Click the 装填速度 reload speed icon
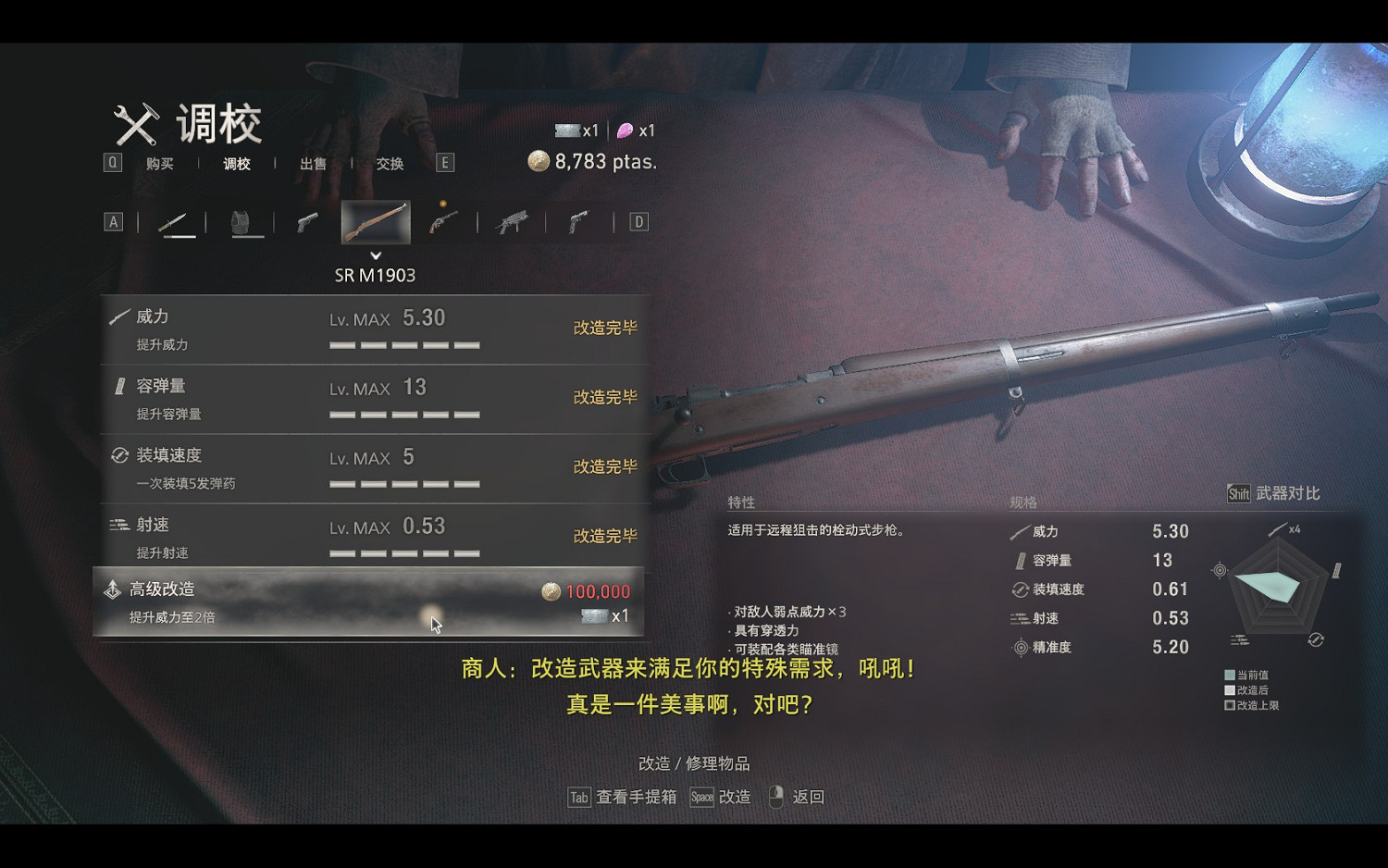The height and width of the screenshot is (868, 1388). click(118, 454)
